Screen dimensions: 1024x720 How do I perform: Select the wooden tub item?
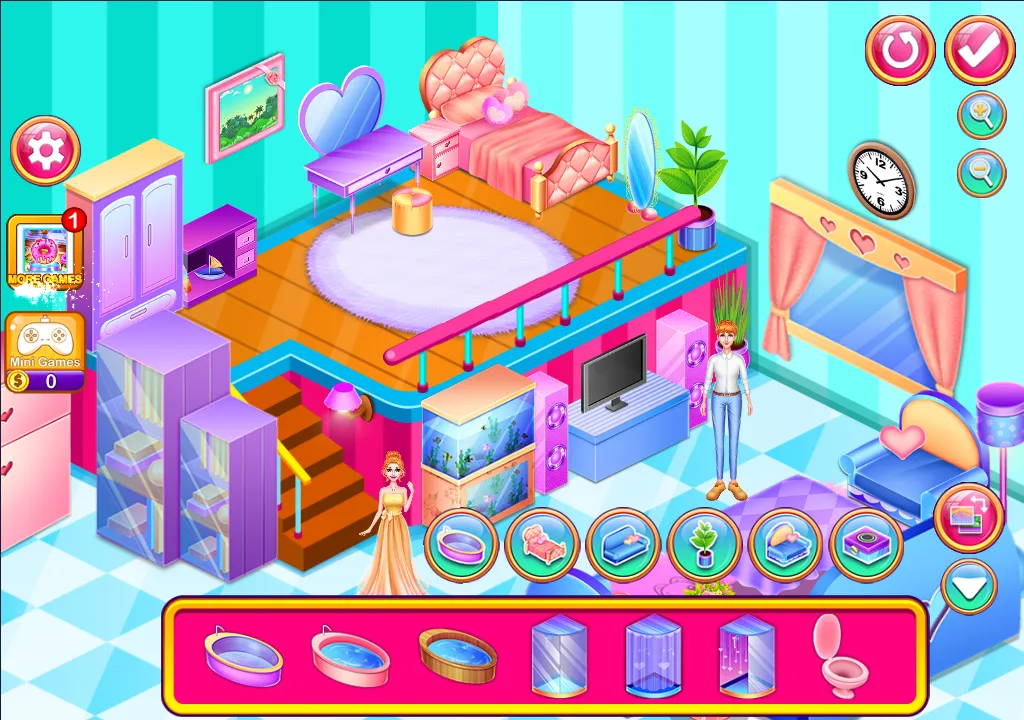point(457,656)
